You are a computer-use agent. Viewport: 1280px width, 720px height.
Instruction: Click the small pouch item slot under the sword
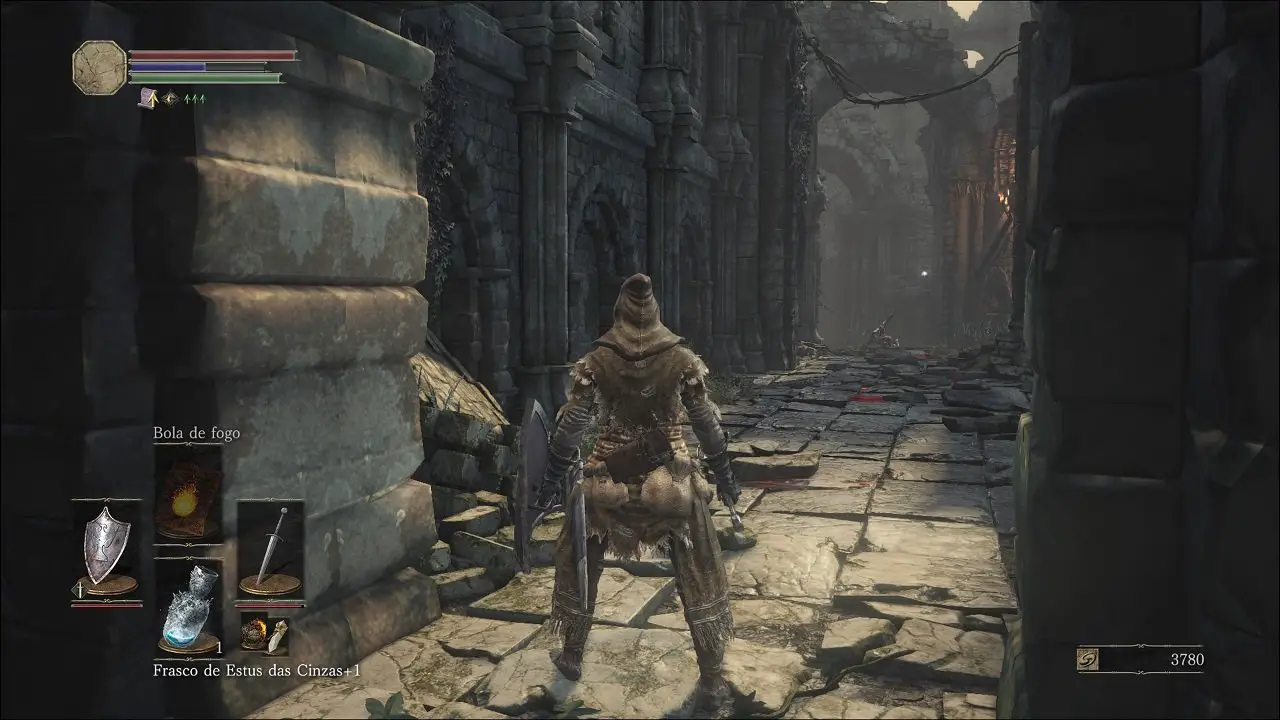click(264, 632)
